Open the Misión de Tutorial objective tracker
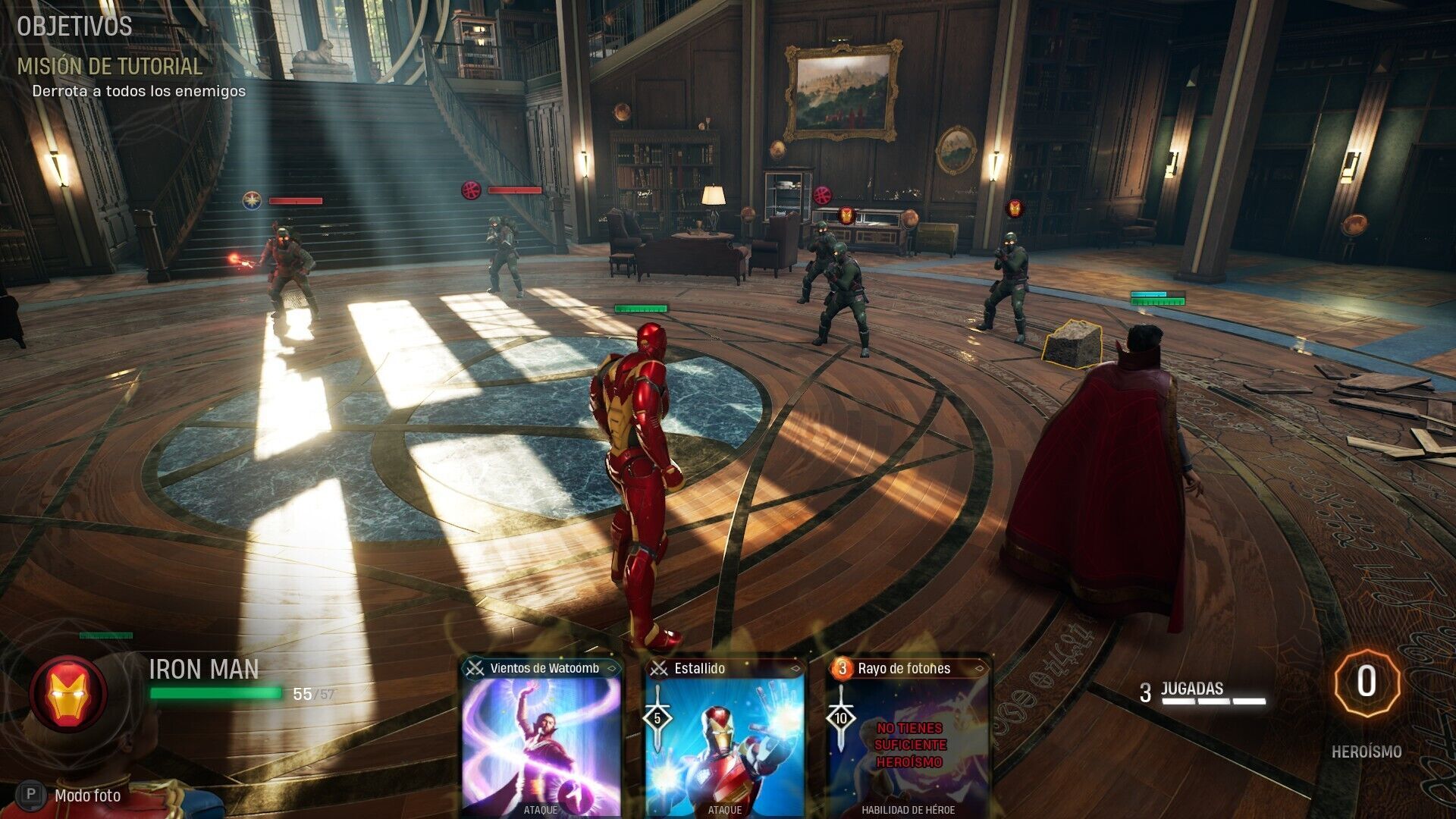This screenshot has height=819, width=1456. coord(110,67)
